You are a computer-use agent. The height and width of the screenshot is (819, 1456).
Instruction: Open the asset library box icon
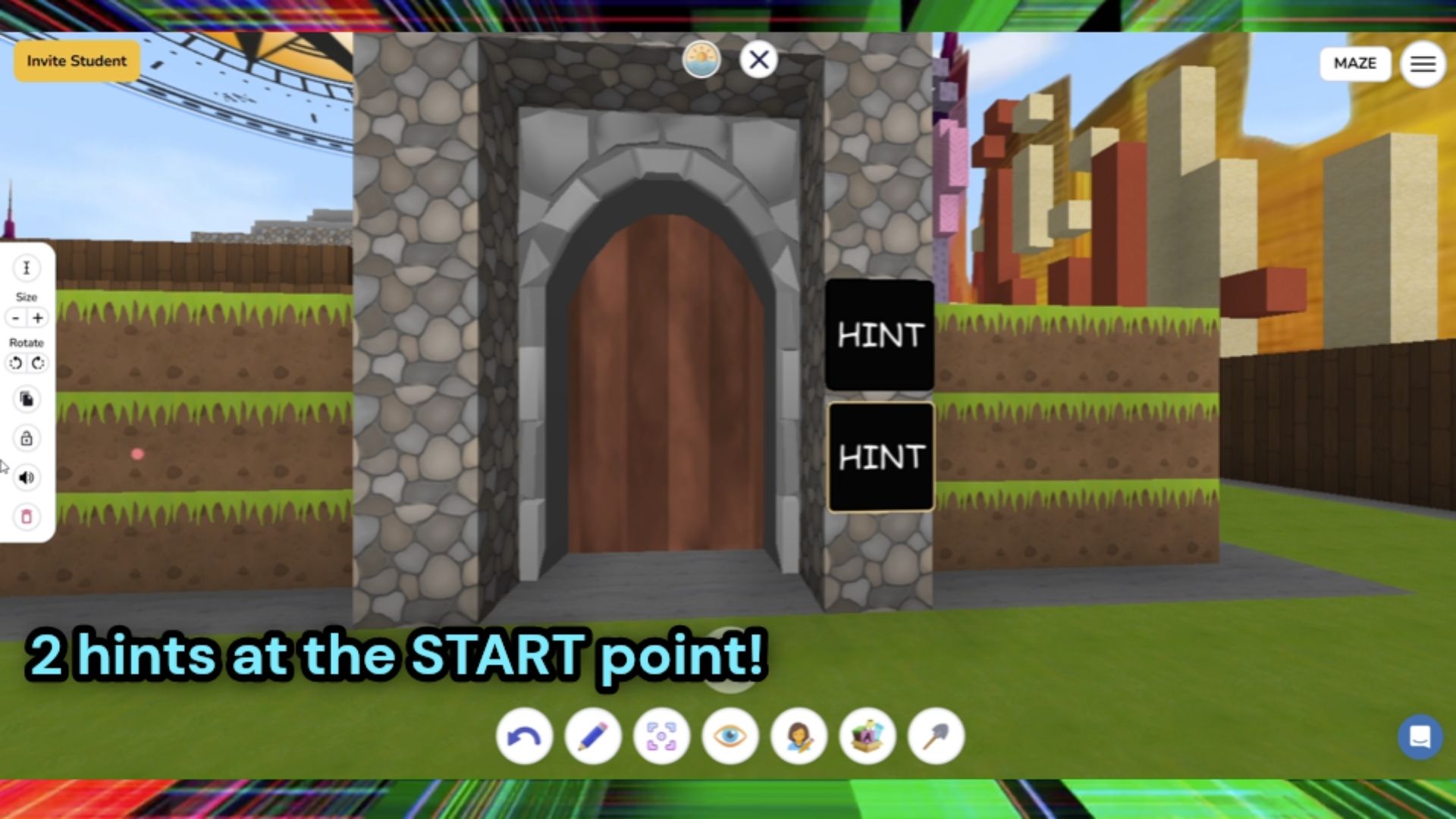(x=865, y=736)
